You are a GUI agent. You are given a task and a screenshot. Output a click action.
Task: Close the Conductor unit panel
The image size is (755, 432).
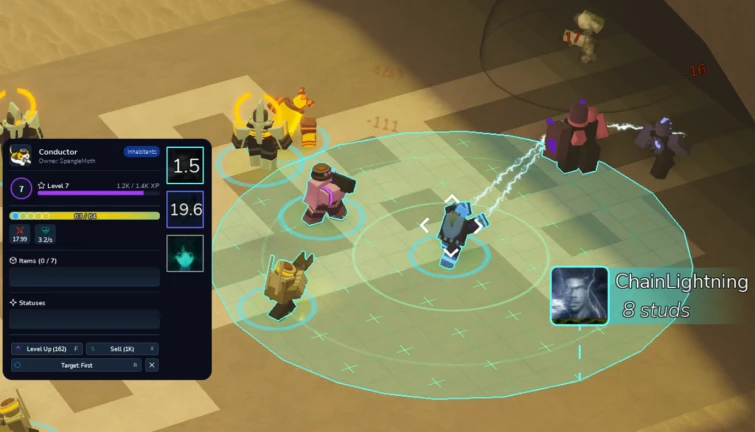[151, 365]
